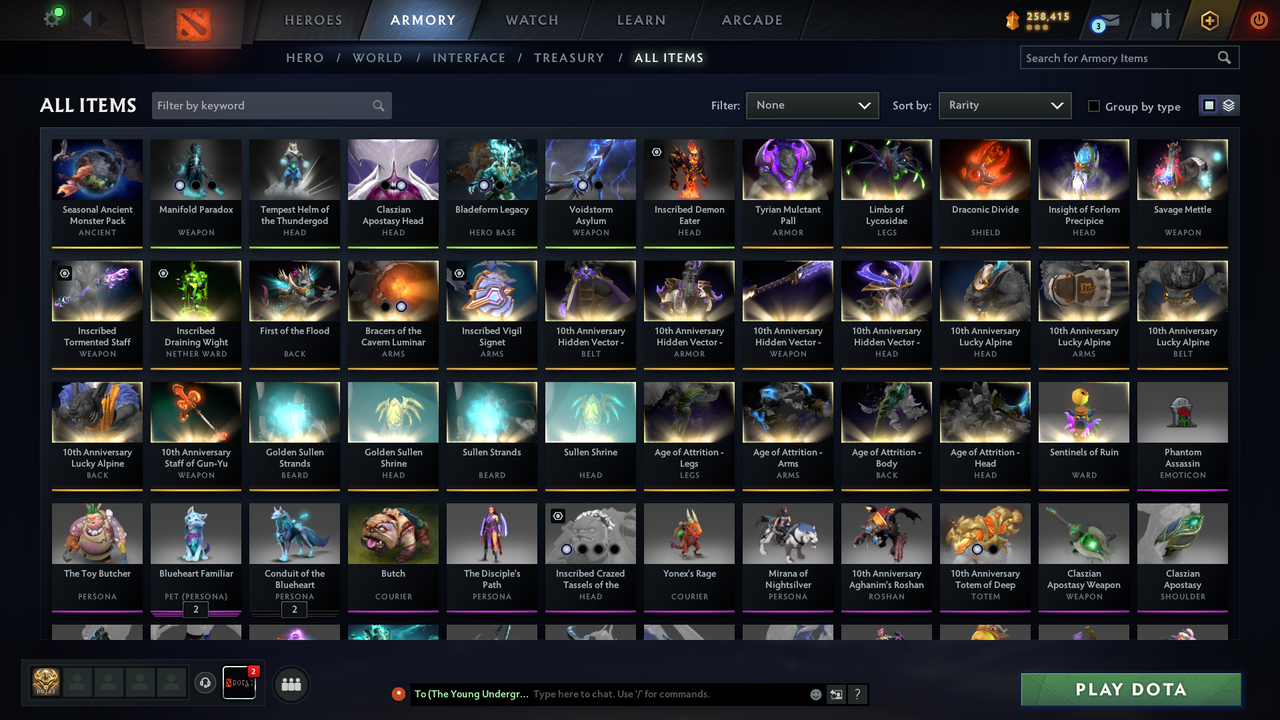Open the ARCADE page
Viewport: 1280px width, 720px height.
pyautogui.click(x=751, y=20)
